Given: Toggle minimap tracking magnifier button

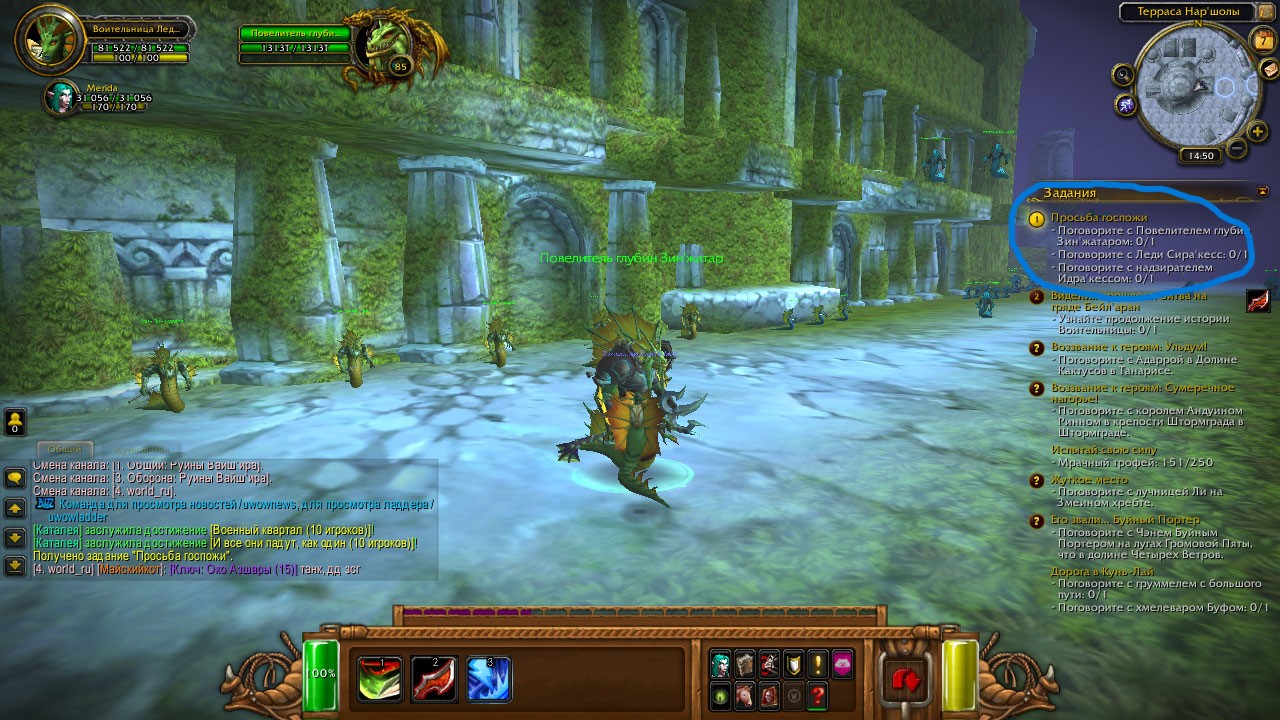Looking at the screenshot, I should [1123, 74].
